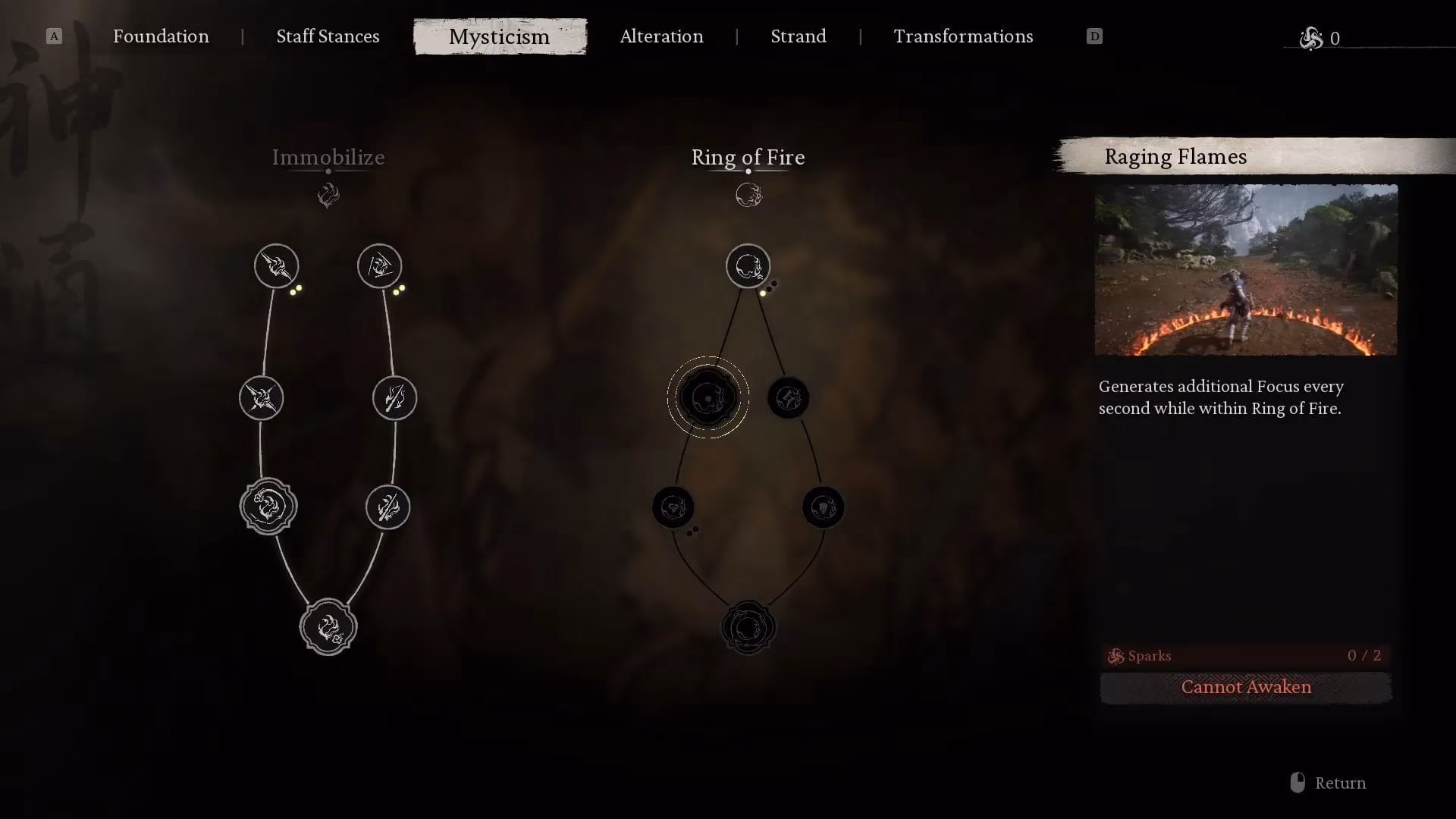This screenshot has width=1456, height=819.
Task: Switch to the Staff Stances tab
Action: pos(328,36)
